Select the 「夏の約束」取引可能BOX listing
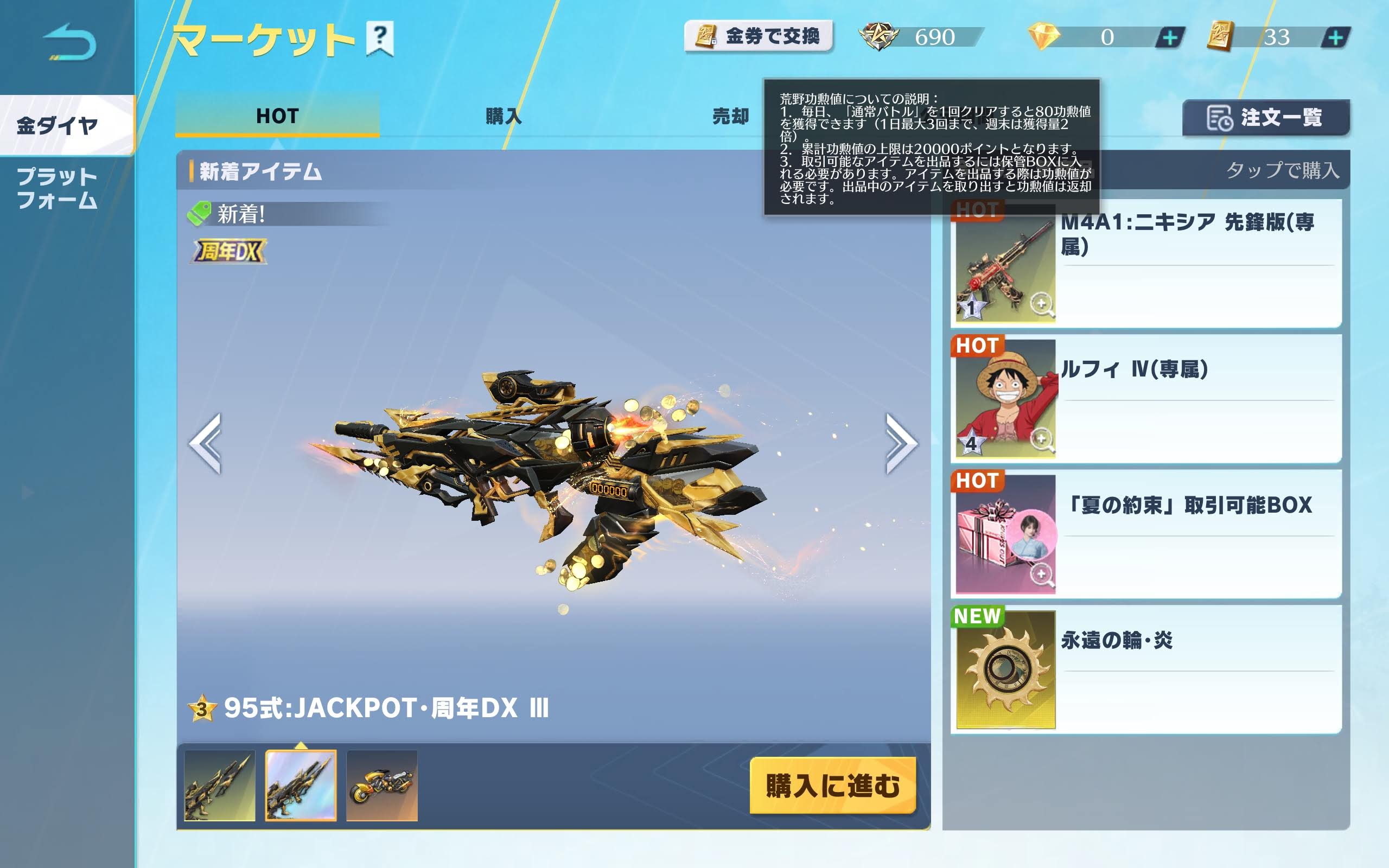Viewport: 1389px width, 868px height. coord(1145,534)
